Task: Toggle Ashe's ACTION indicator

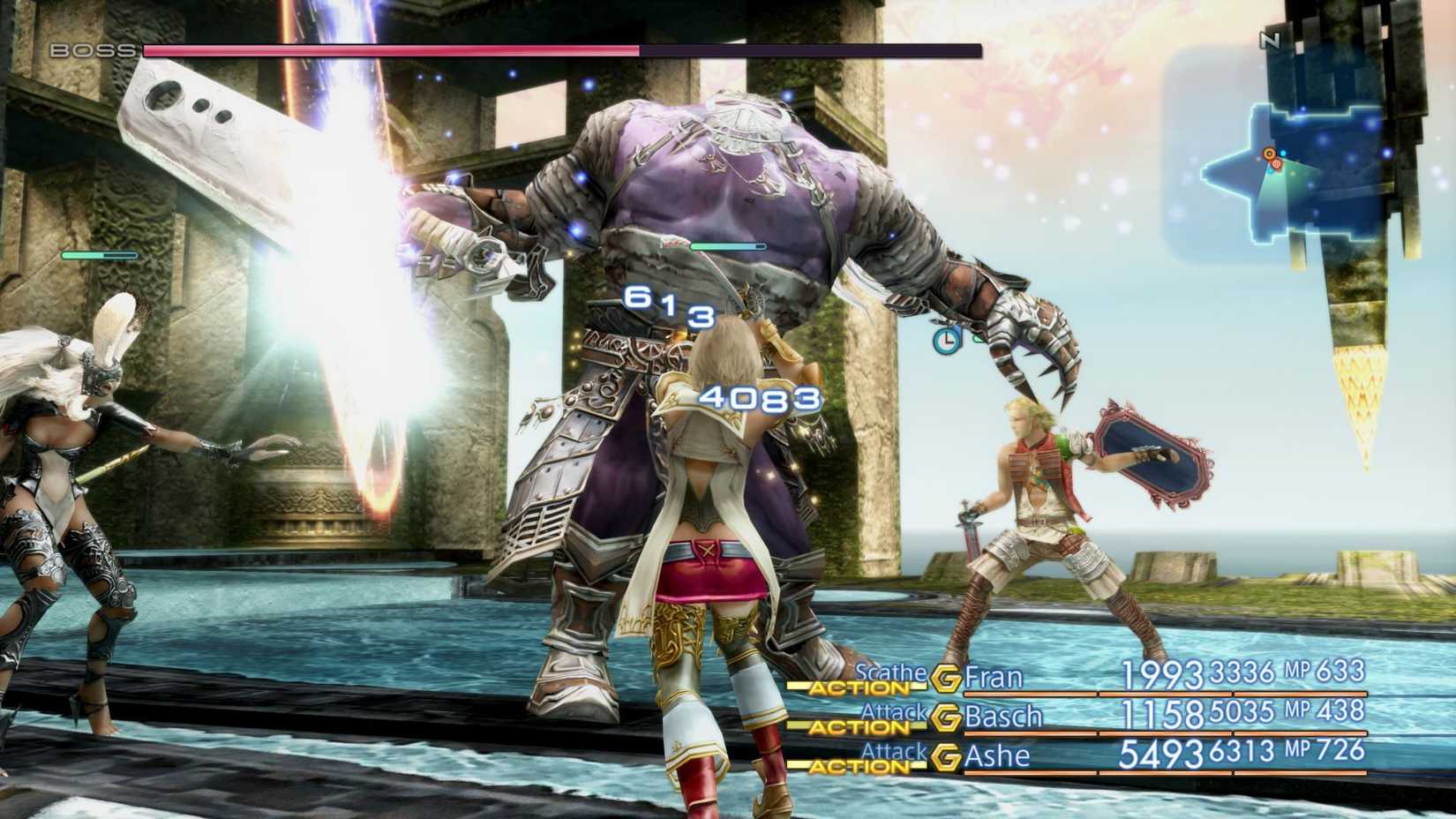Action: tap(859, 766)
